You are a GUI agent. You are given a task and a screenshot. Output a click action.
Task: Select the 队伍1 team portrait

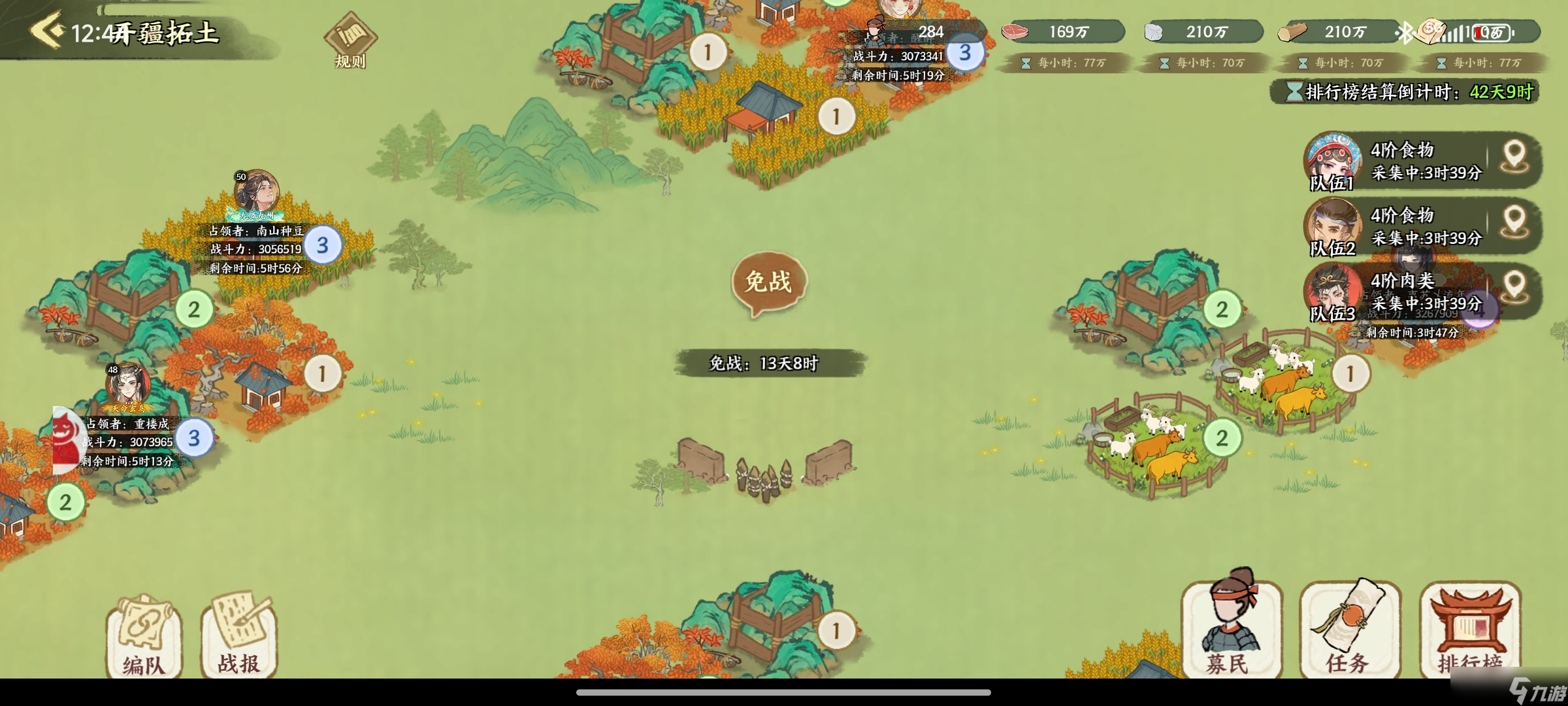(1333, 161)
